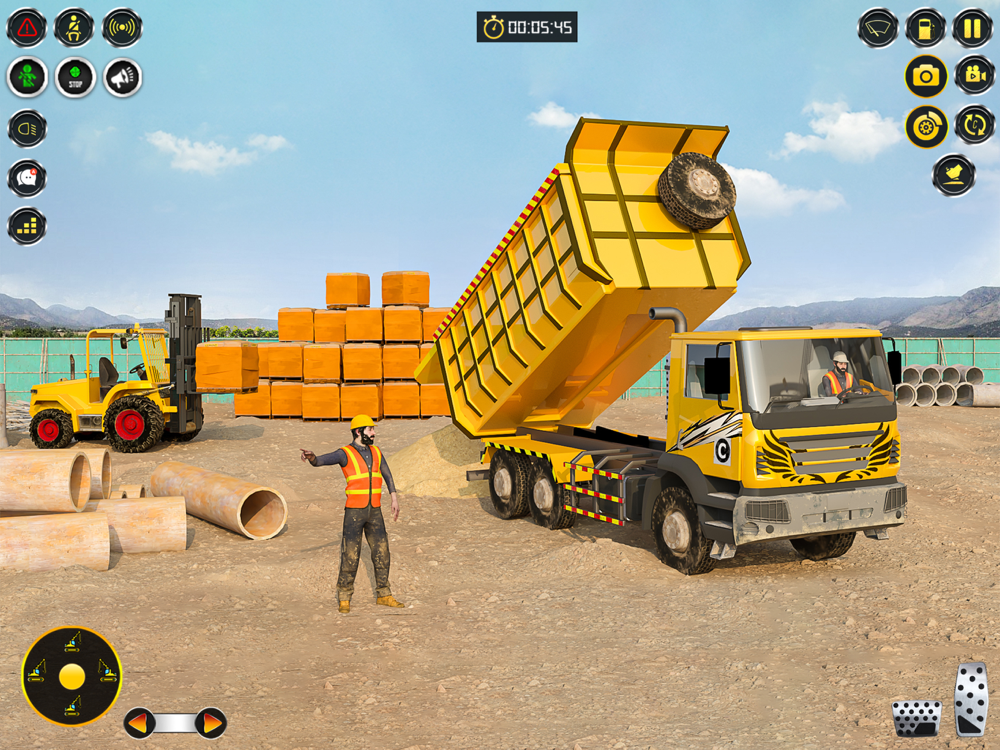Click the brake disc gear icon
This screenshot has height=750, width=1000.
point(926,127)
